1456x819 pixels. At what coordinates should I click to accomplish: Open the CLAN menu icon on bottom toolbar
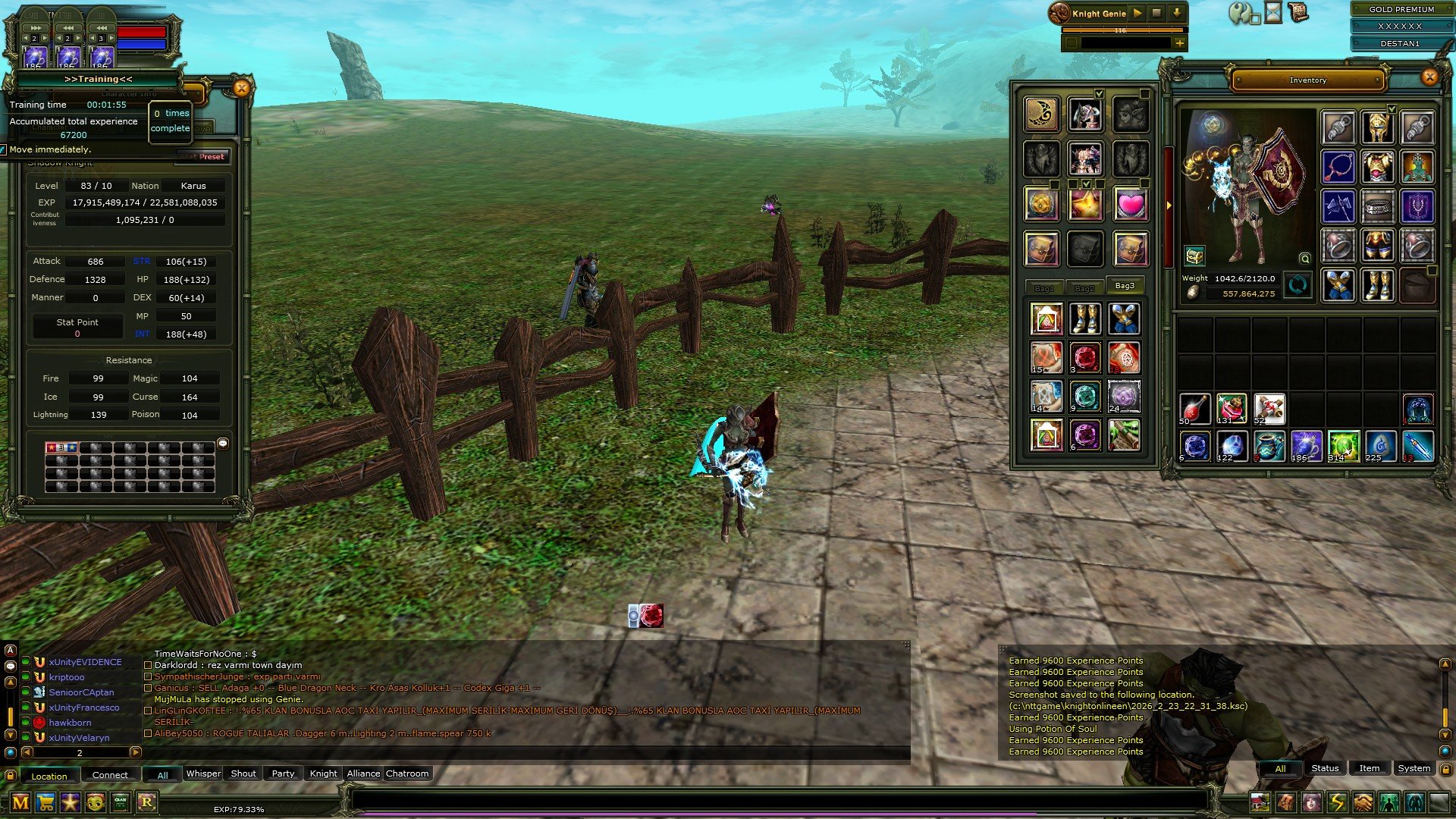[120, 802]
